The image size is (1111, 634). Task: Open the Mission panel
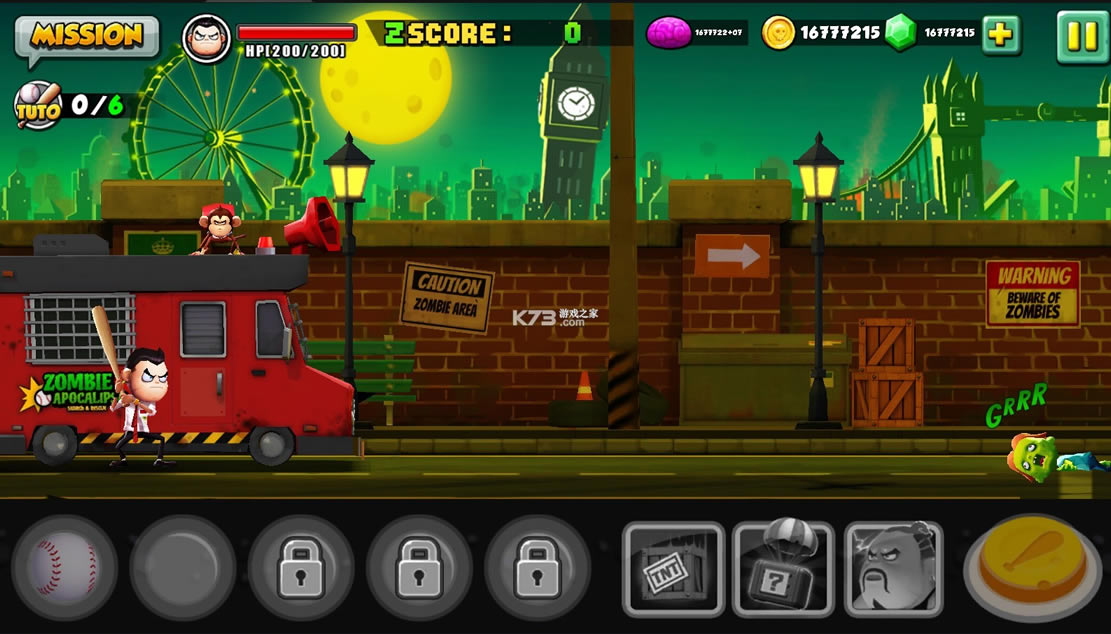pos(86,37)
